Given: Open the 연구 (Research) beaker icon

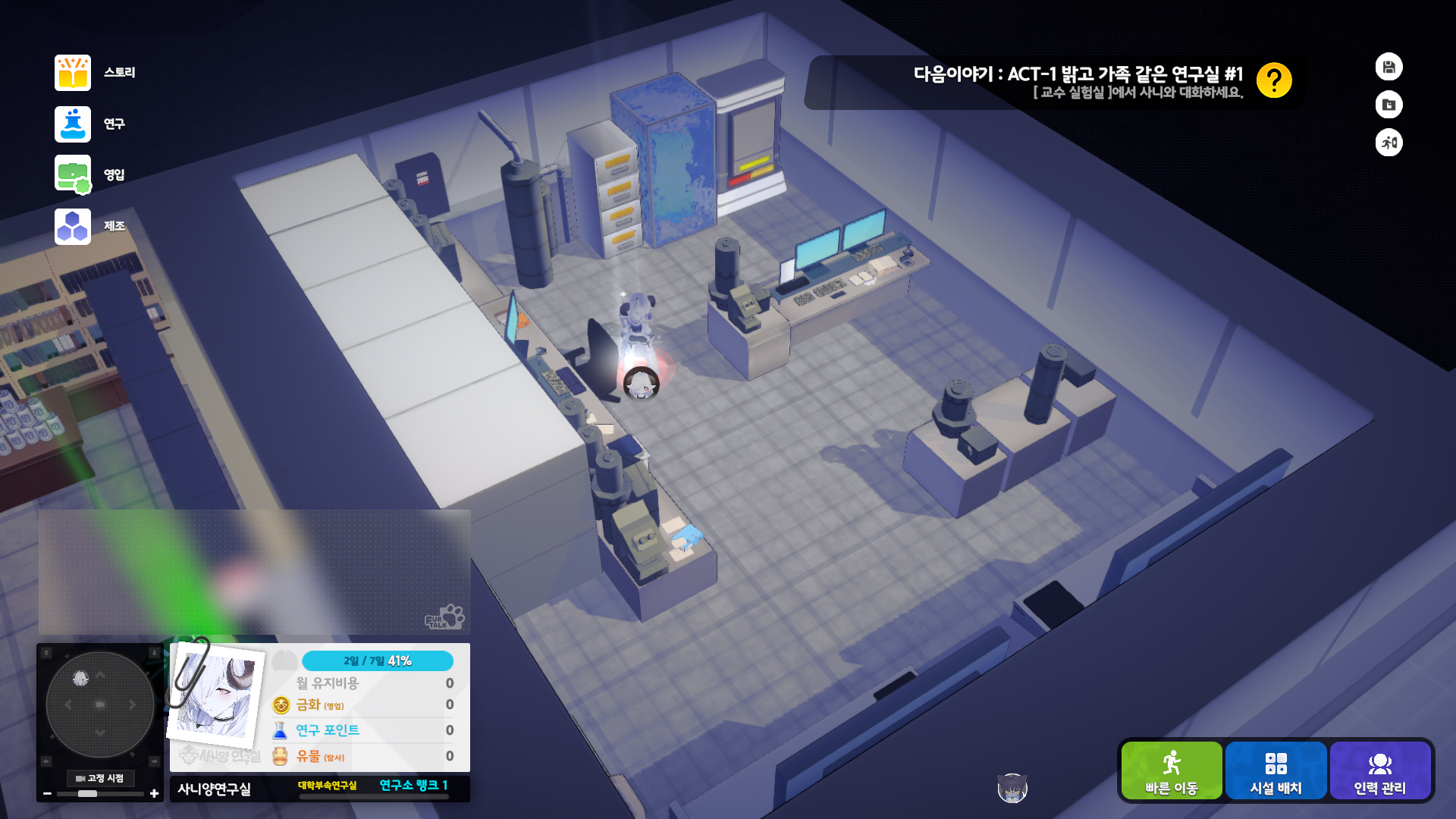Looking at the screenshot, I should [x=72, y=124].
